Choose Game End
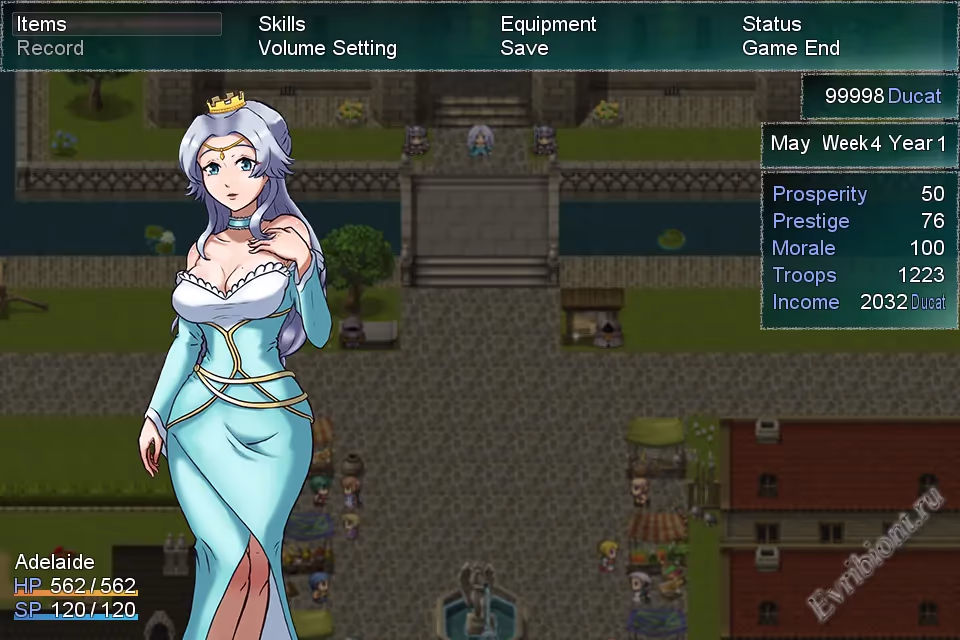Viewport: 960px width, 640px height. pos(790,48)
